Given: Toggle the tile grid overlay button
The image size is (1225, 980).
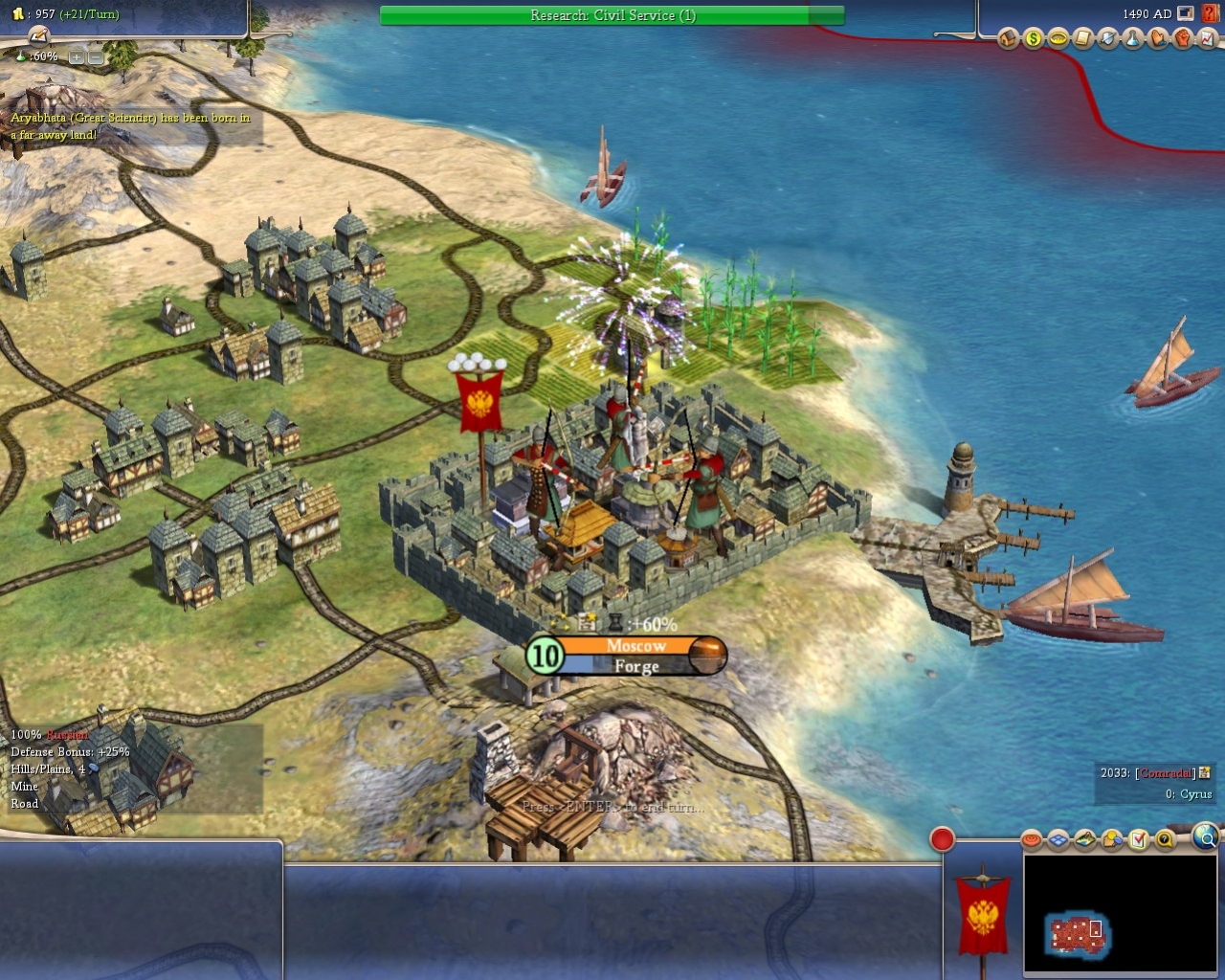Looking at the screenshot, I should pyautogui.click(x=1058, y=840).
